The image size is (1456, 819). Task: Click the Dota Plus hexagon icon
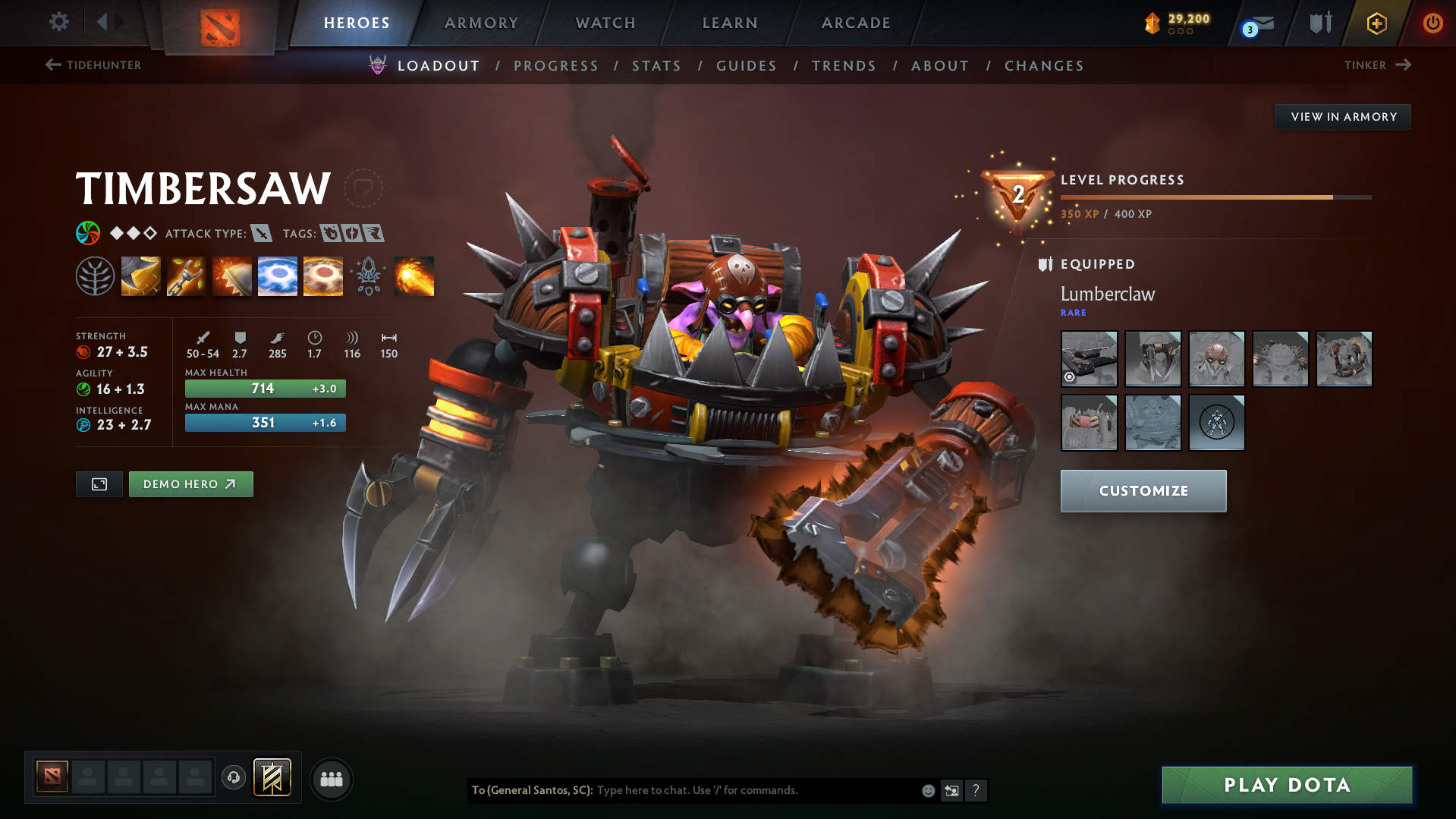1376,23
